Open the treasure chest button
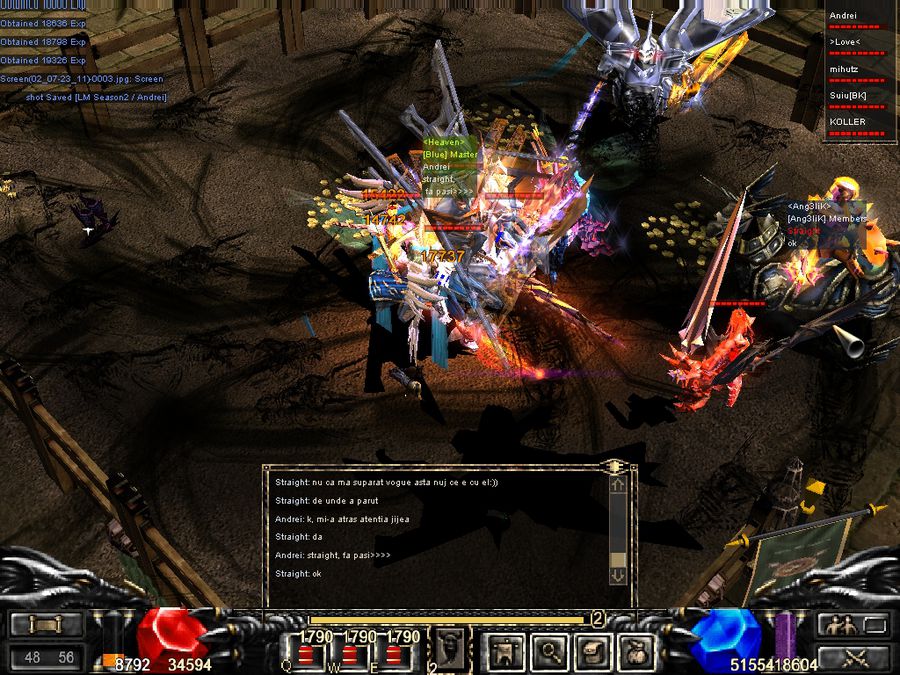Screen dimensions: 900x675 pyautogui.click(x=591, y=652)
